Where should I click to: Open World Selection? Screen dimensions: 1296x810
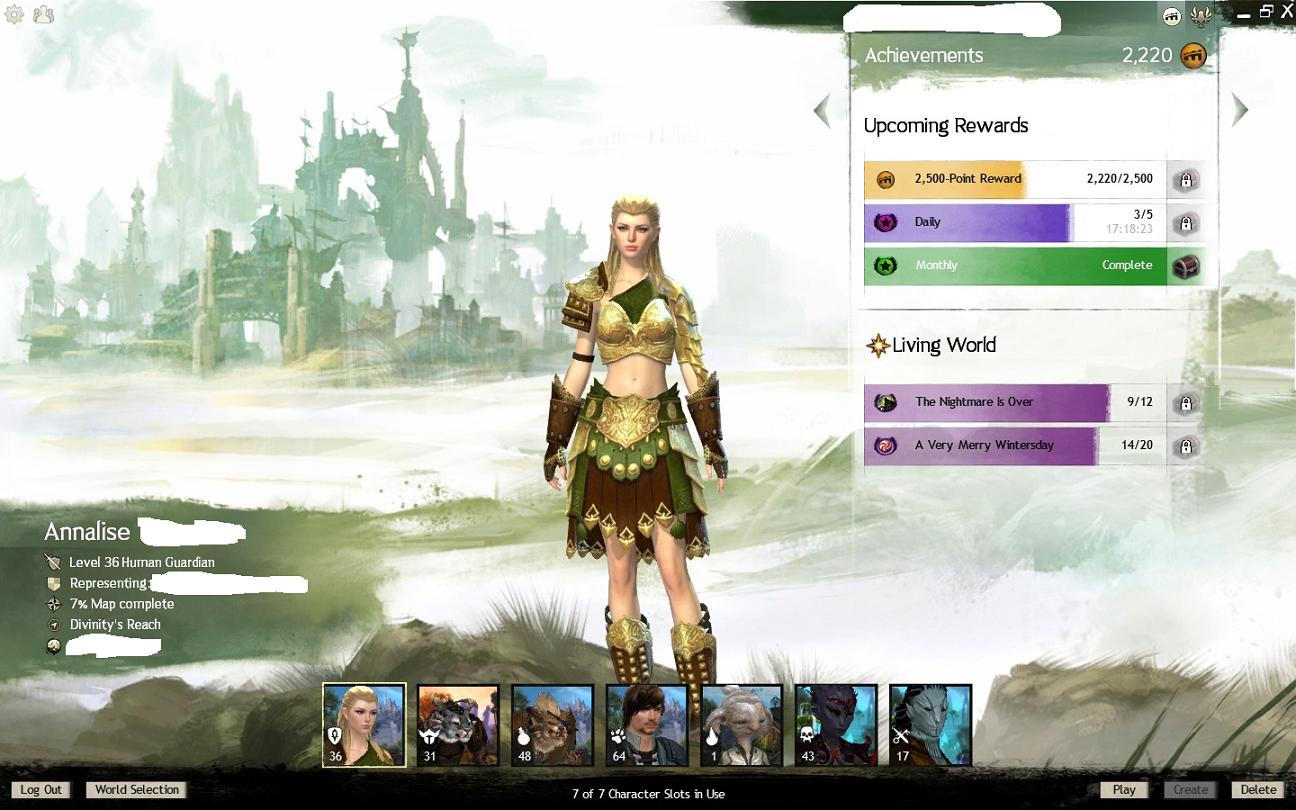click(137, 790)
